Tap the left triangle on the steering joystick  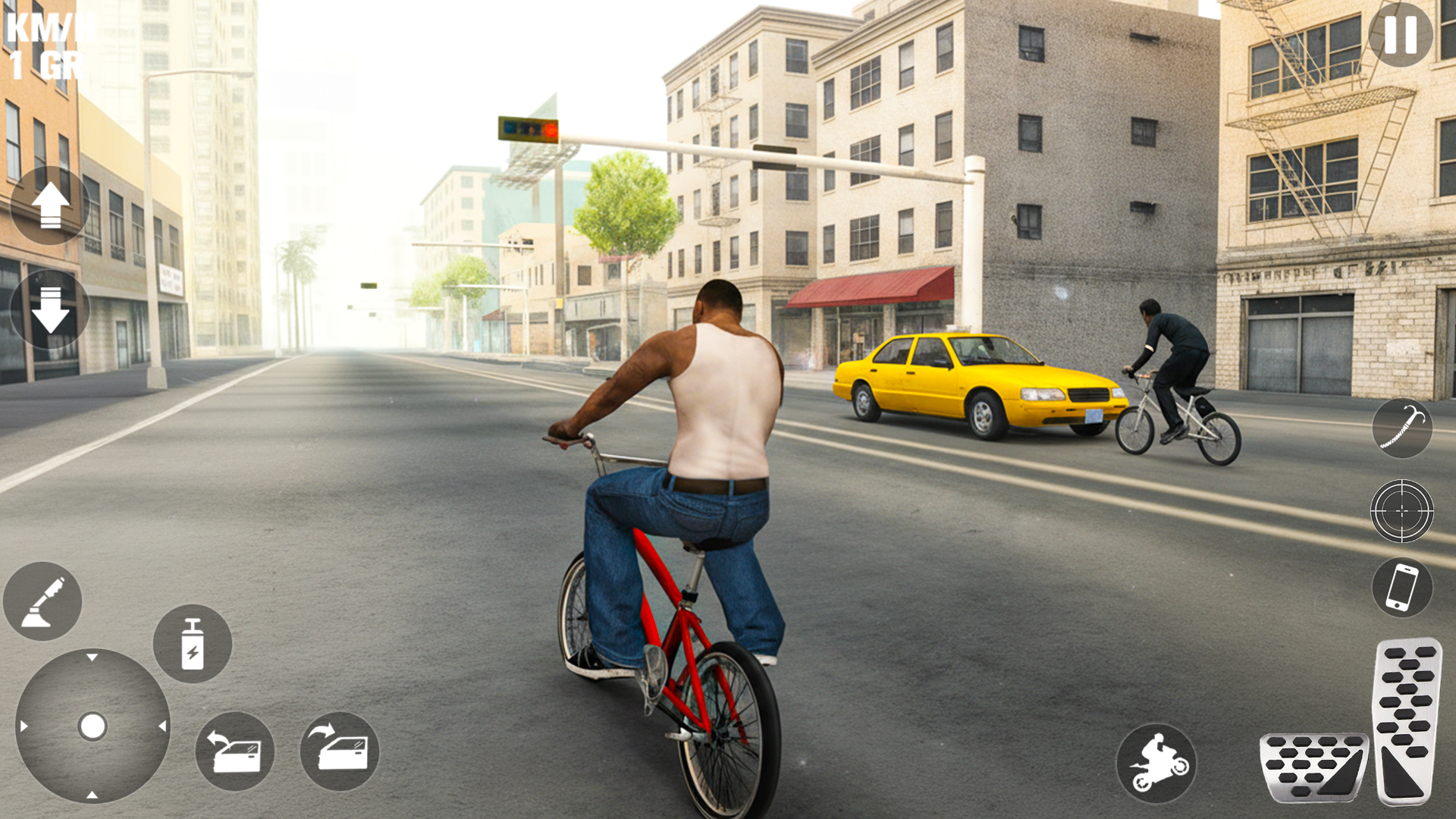(x=23, y=726)
